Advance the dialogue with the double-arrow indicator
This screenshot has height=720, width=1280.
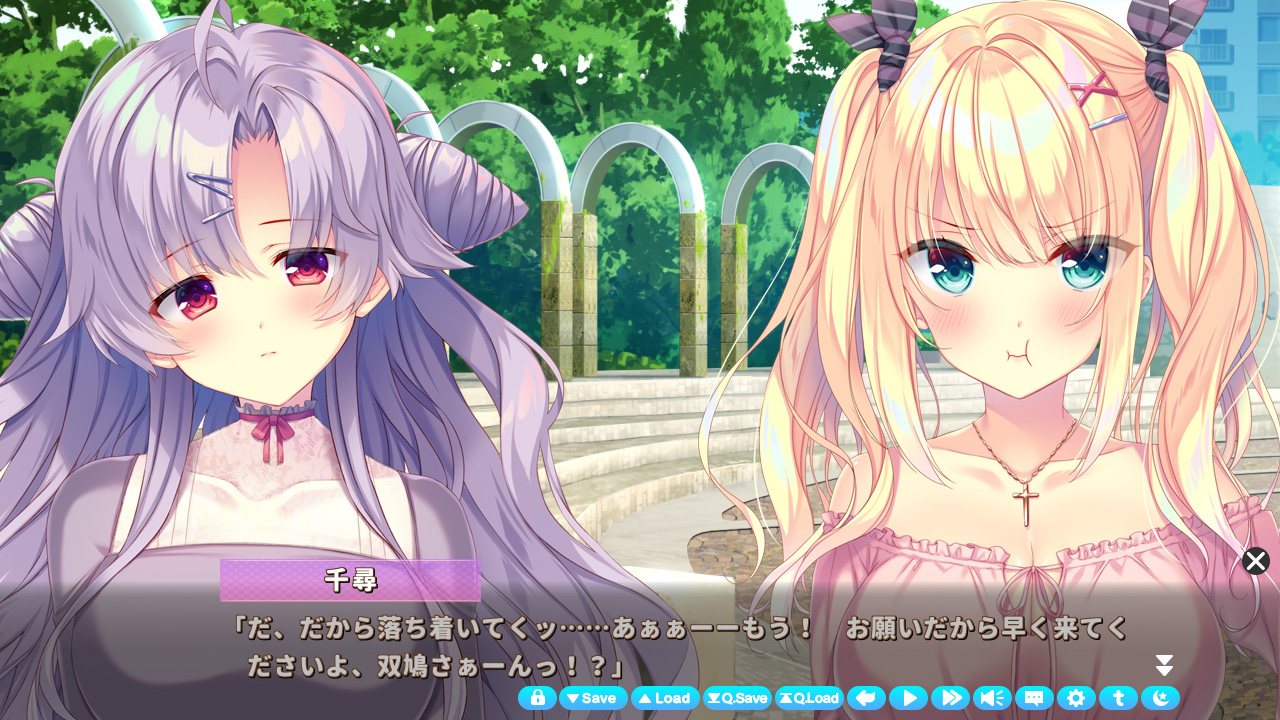pyautogui.click(x=1164, y=666)
